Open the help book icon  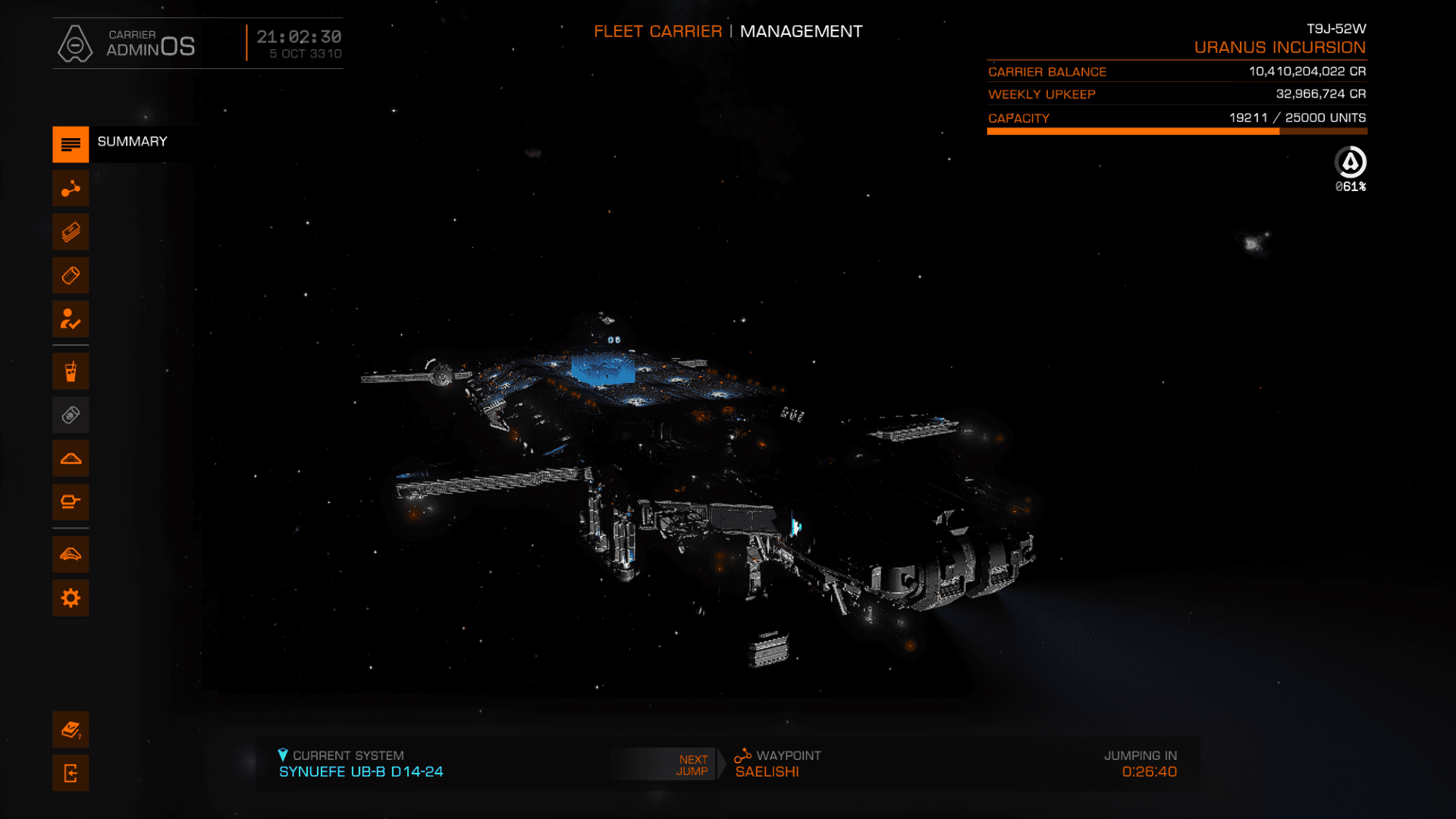click(x=71, y=730)
